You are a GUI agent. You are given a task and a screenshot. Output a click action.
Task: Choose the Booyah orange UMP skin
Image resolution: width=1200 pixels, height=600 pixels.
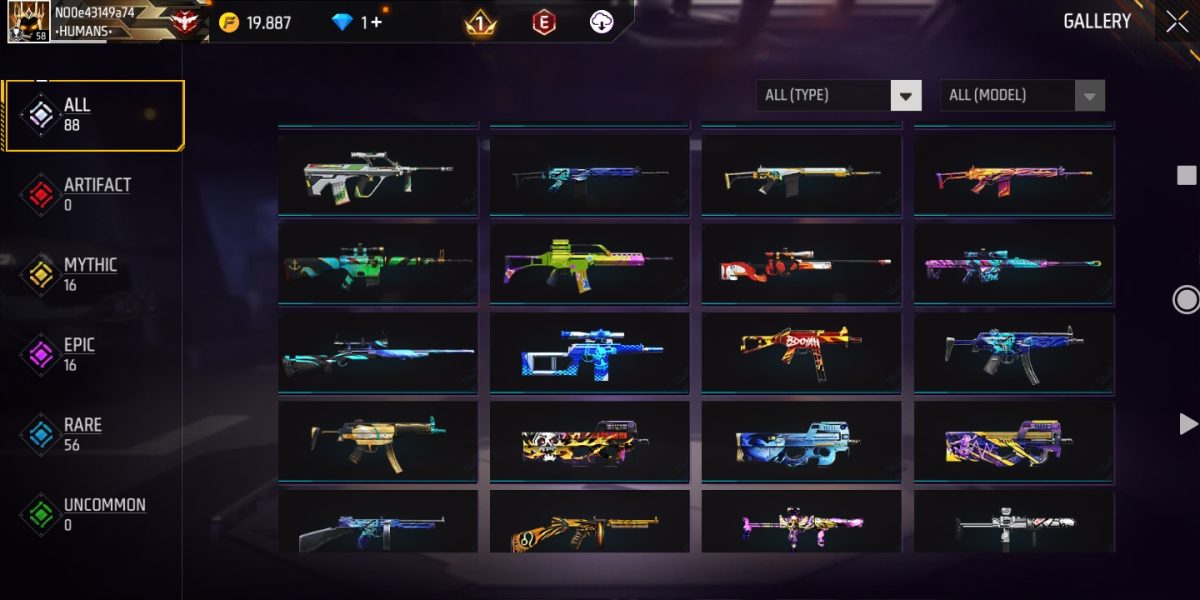point(801,352)
